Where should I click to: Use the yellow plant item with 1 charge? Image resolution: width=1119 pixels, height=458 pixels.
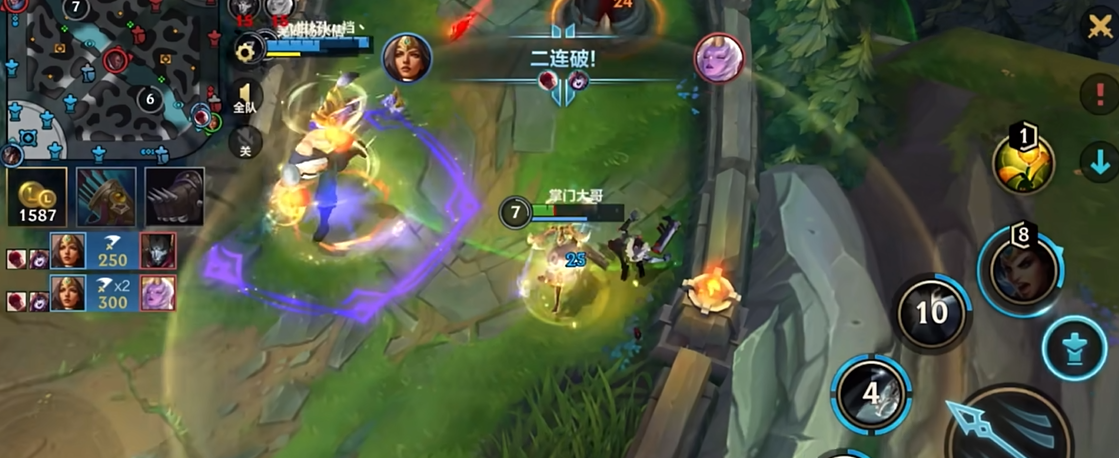click(1023, 163)
